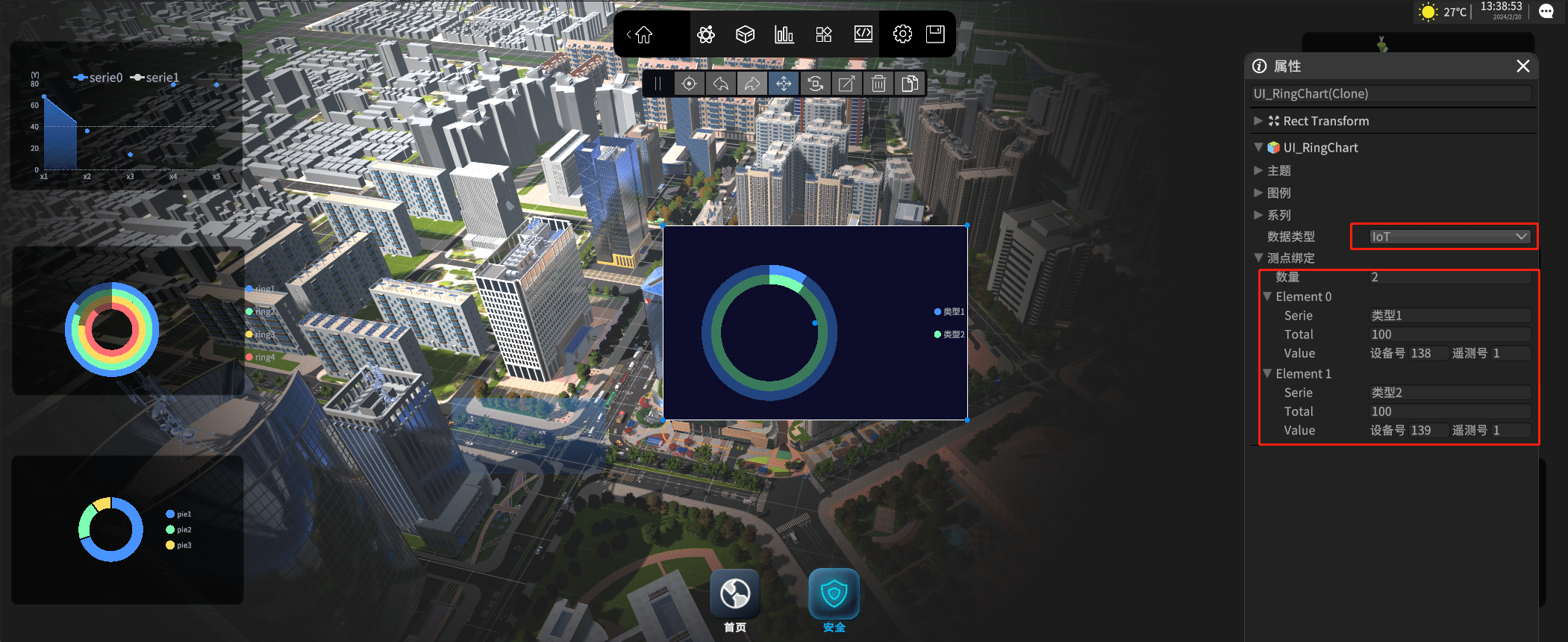Save the scene with the floppy disk icon
1568x642 pixels.
pos(935,34)
